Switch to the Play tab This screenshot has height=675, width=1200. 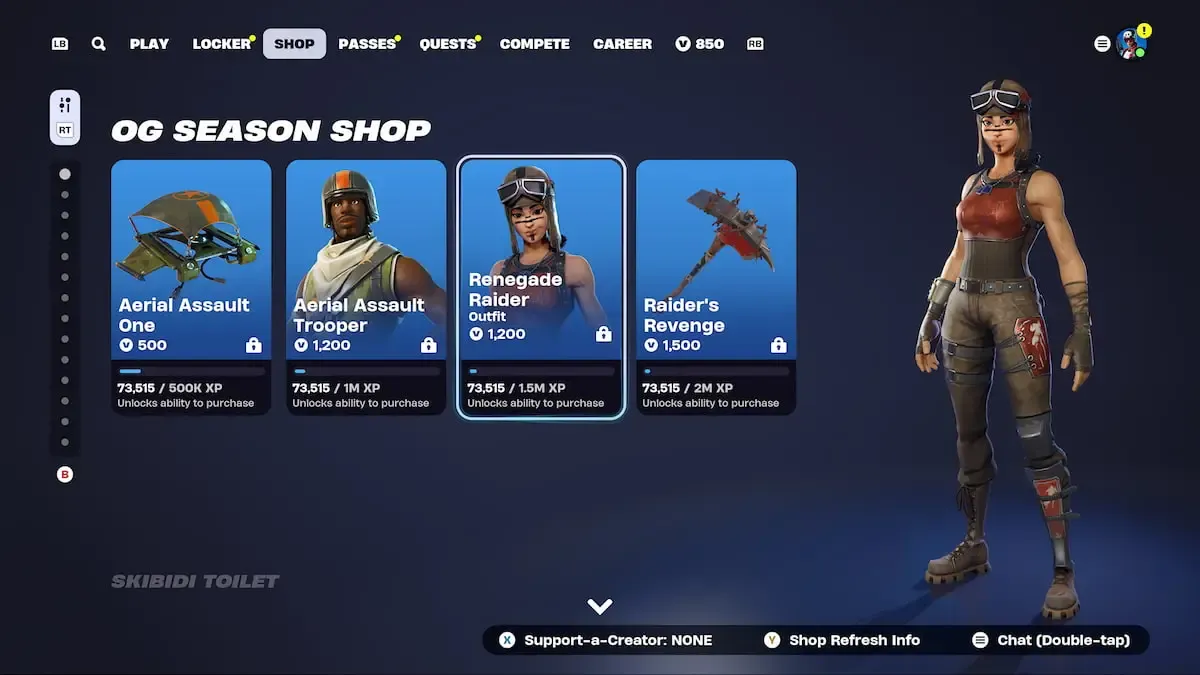pos(149,44)
